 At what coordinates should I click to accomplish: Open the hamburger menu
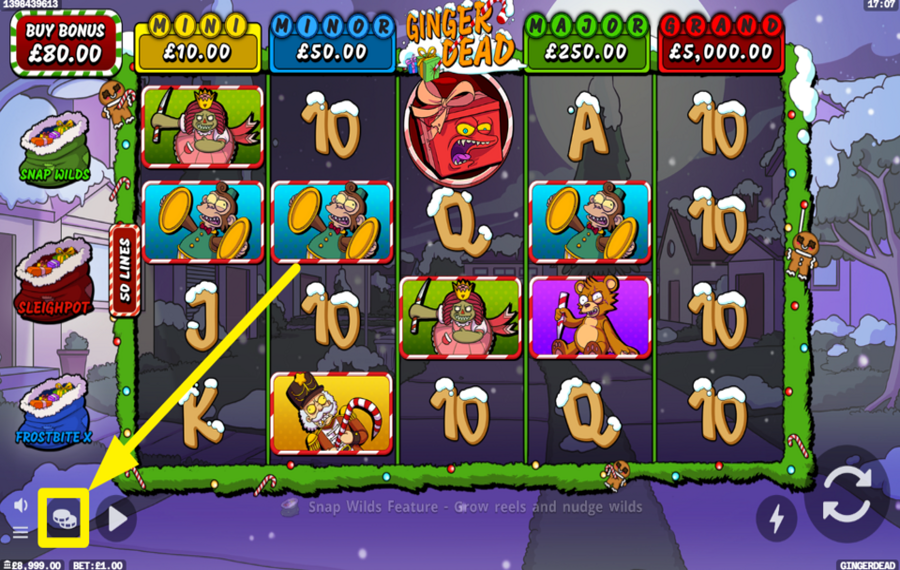coord(20,533)
